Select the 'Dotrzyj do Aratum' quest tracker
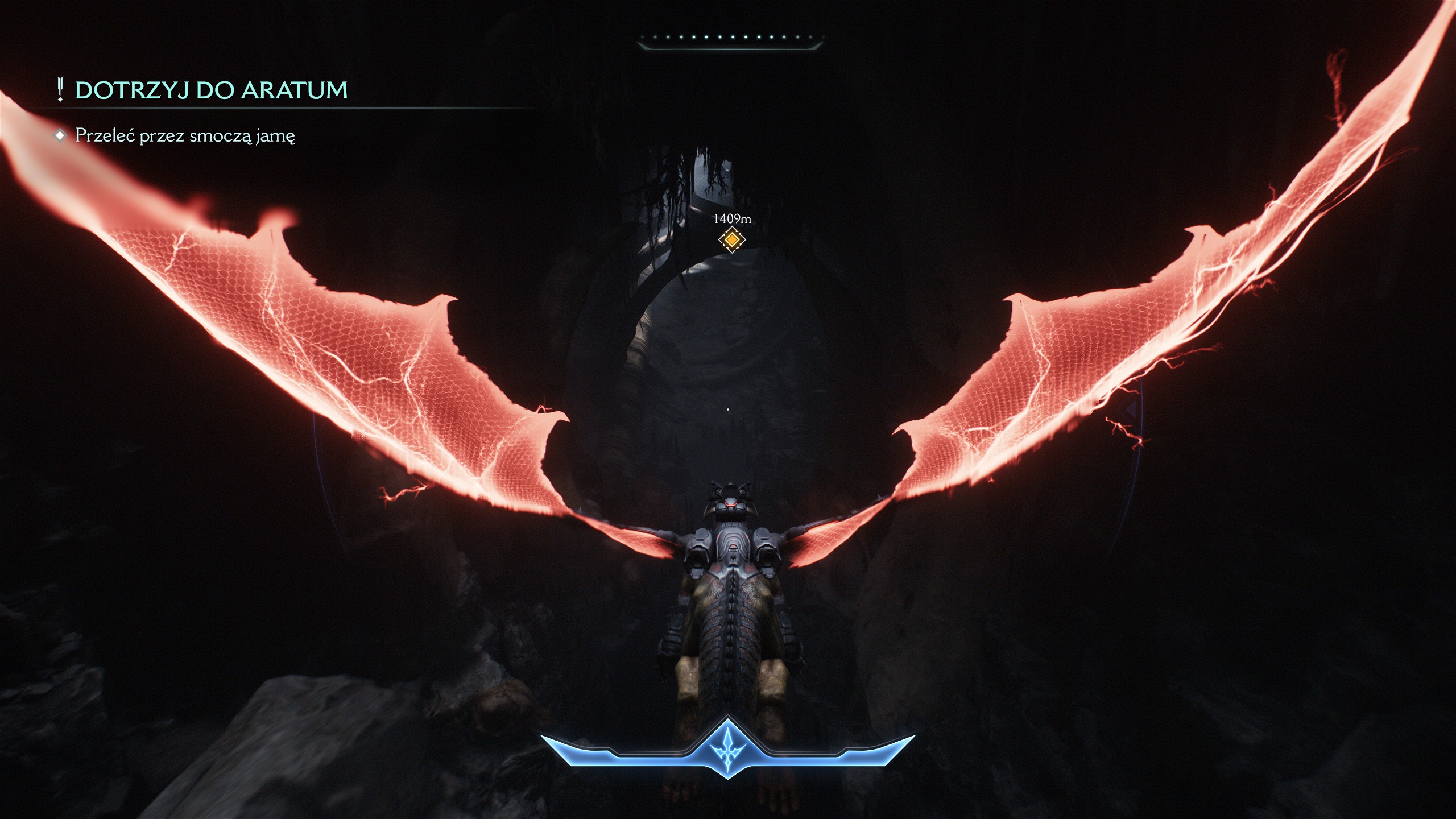Viewport: 1456px width, 819px height. click(210, 90)
